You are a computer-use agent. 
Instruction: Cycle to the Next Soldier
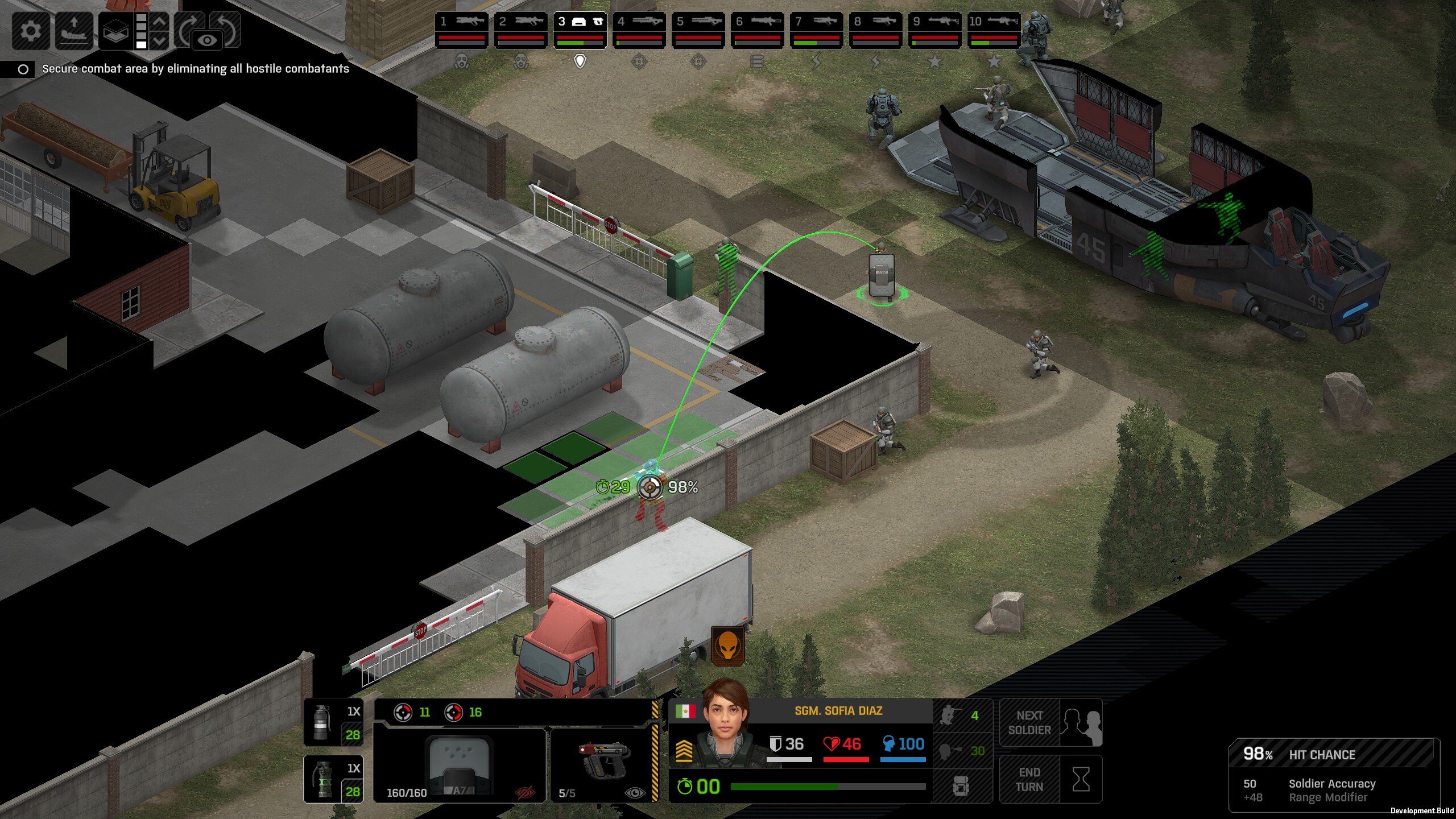[x=1050, y=723]
